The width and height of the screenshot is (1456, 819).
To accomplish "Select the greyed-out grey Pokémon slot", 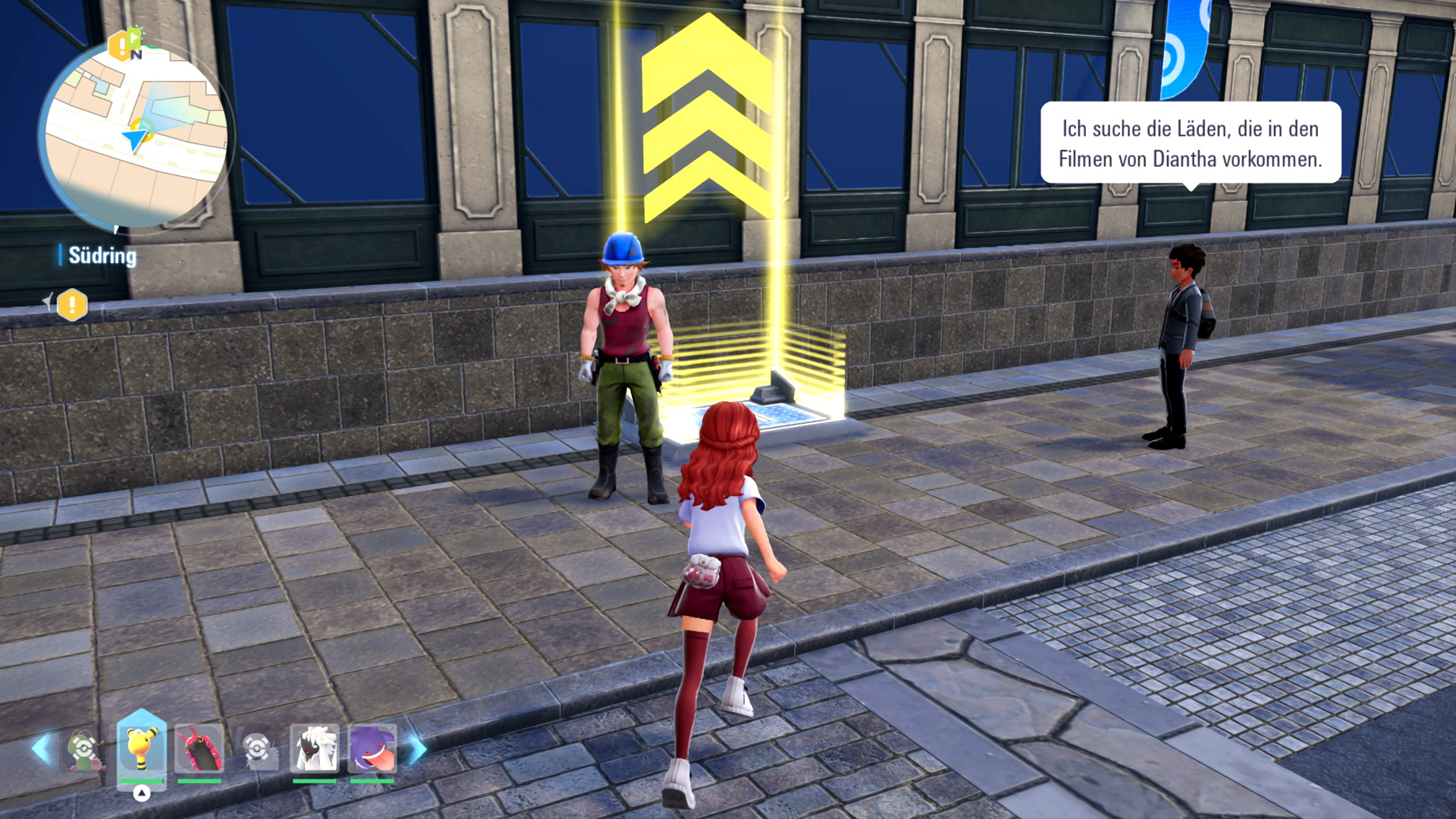I will click(x=258, y=749).
